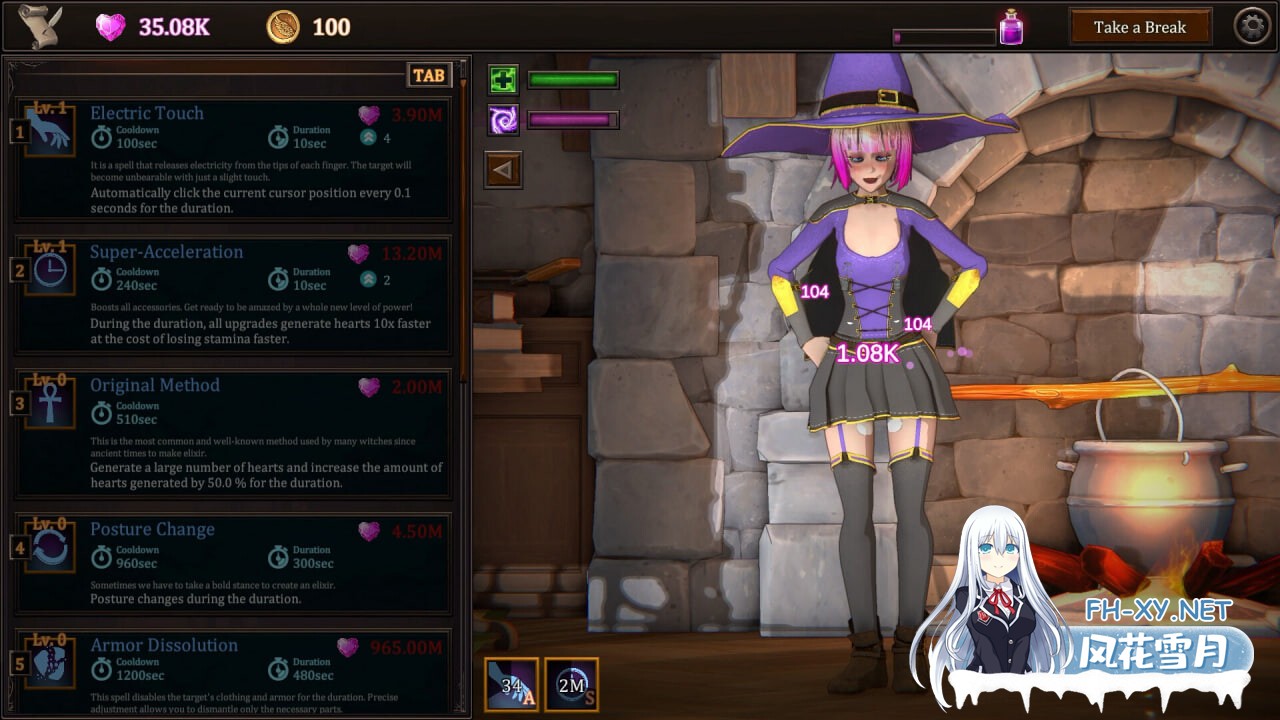Activate the hand skill icon marked A
This screenshot has height=720, width=1280.
512,684
